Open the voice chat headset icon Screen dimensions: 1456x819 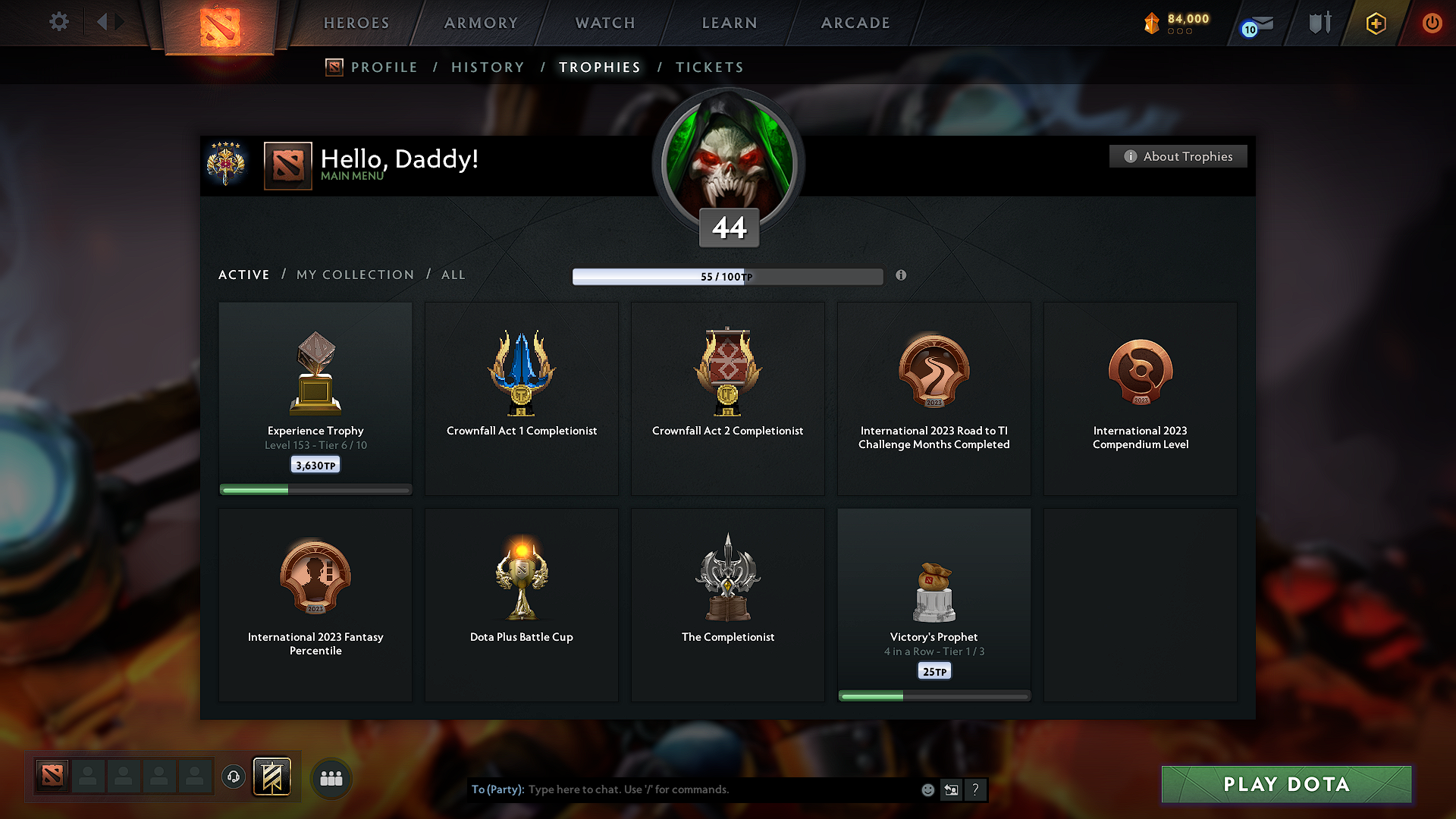coord(233,777)
